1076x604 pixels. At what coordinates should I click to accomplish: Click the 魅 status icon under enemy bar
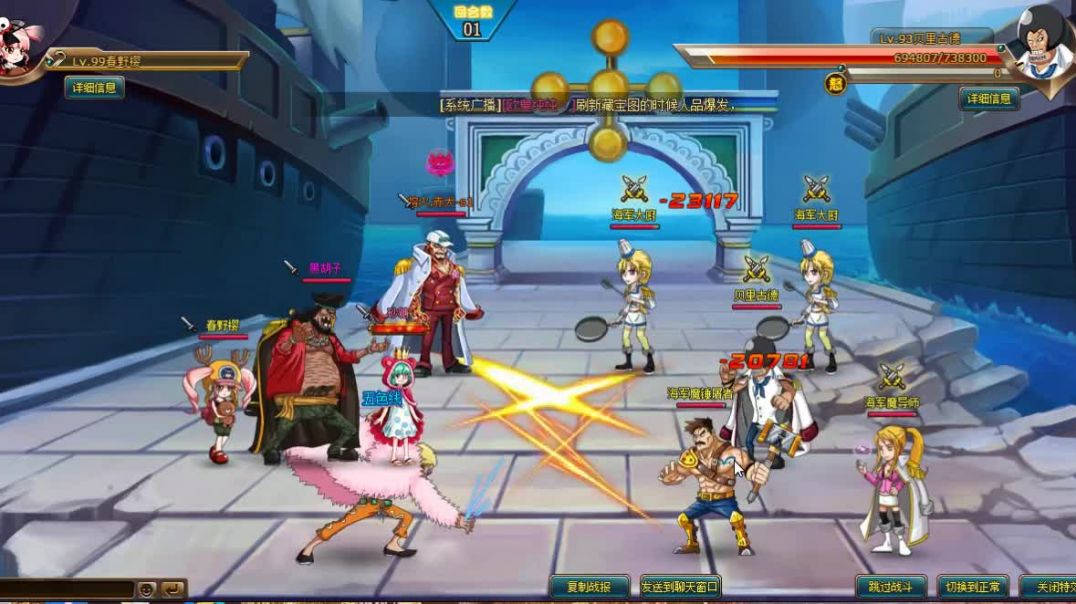pyautogui.click(x=836, y=84)
